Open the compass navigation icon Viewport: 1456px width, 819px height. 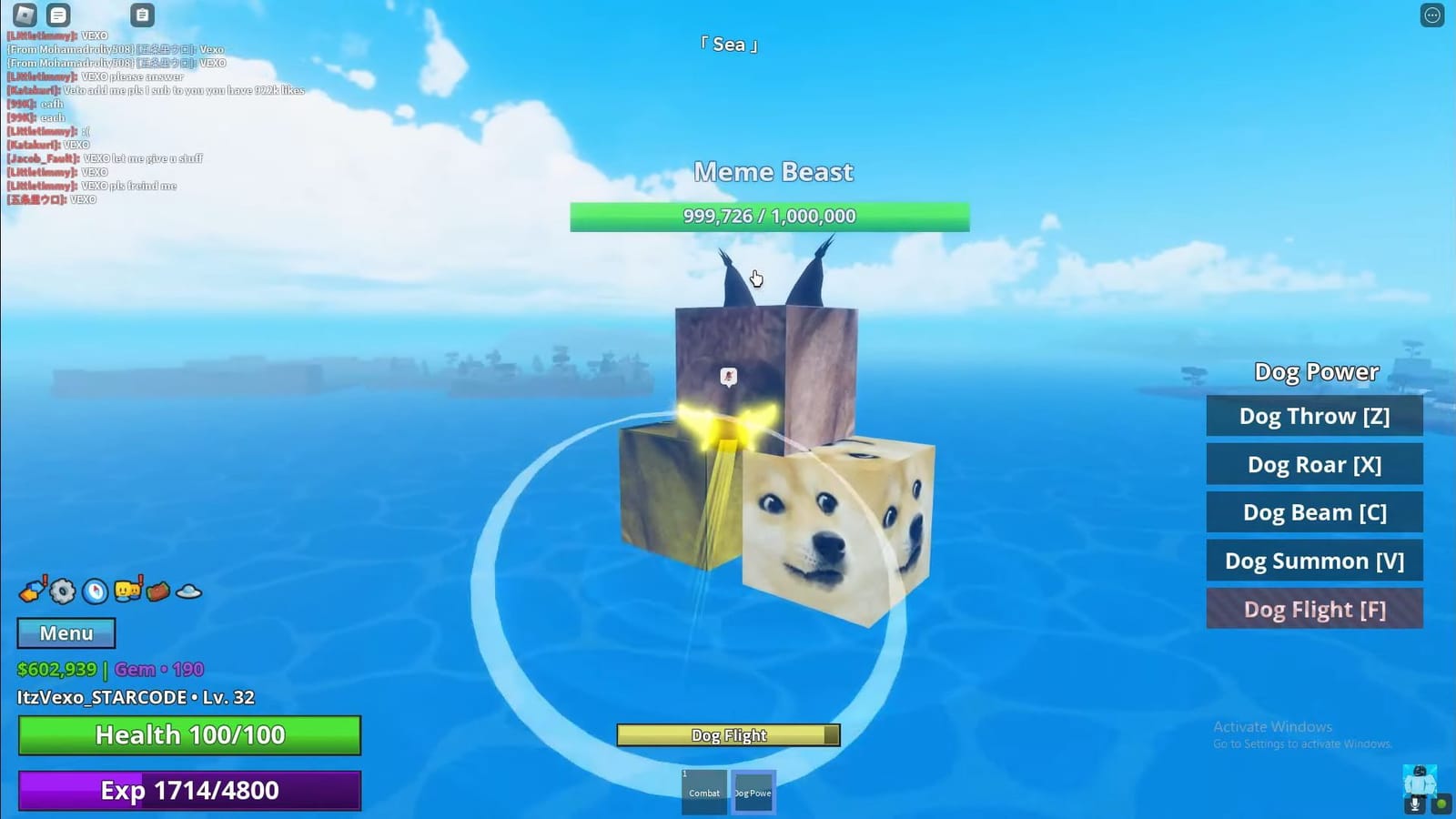pyautogui.click(x=93, y=590)
